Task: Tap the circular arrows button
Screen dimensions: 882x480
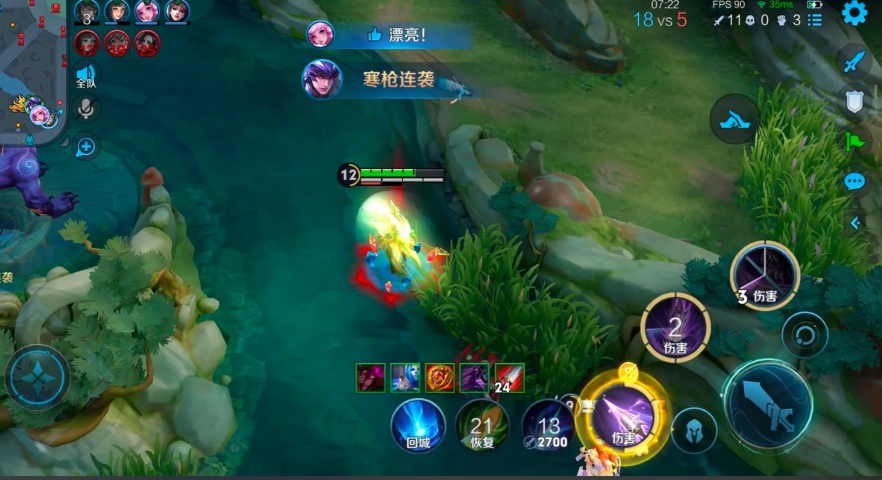Action: point(805,334)
